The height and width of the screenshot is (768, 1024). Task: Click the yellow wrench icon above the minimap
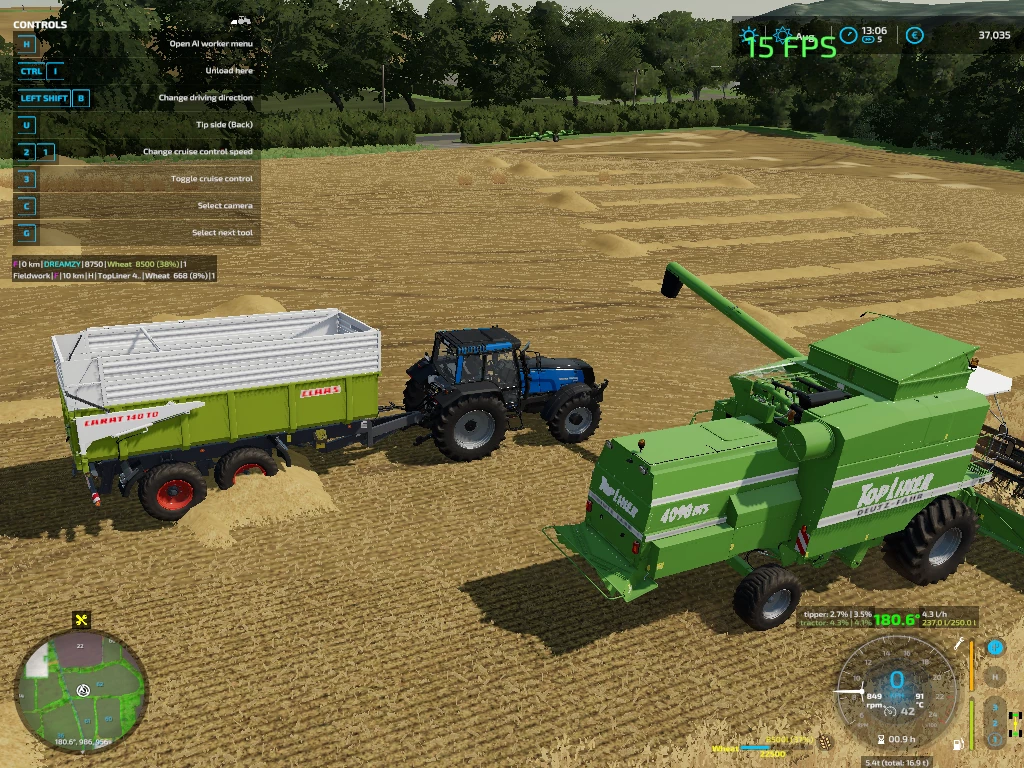coord(82,620)
